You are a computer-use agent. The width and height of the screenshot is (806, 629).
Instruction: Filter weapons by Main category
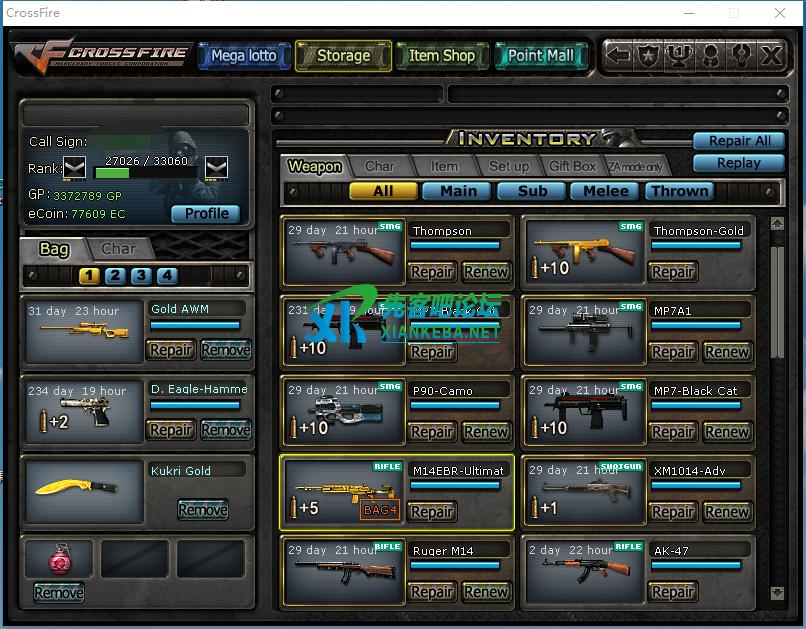(x=457, y=191)
